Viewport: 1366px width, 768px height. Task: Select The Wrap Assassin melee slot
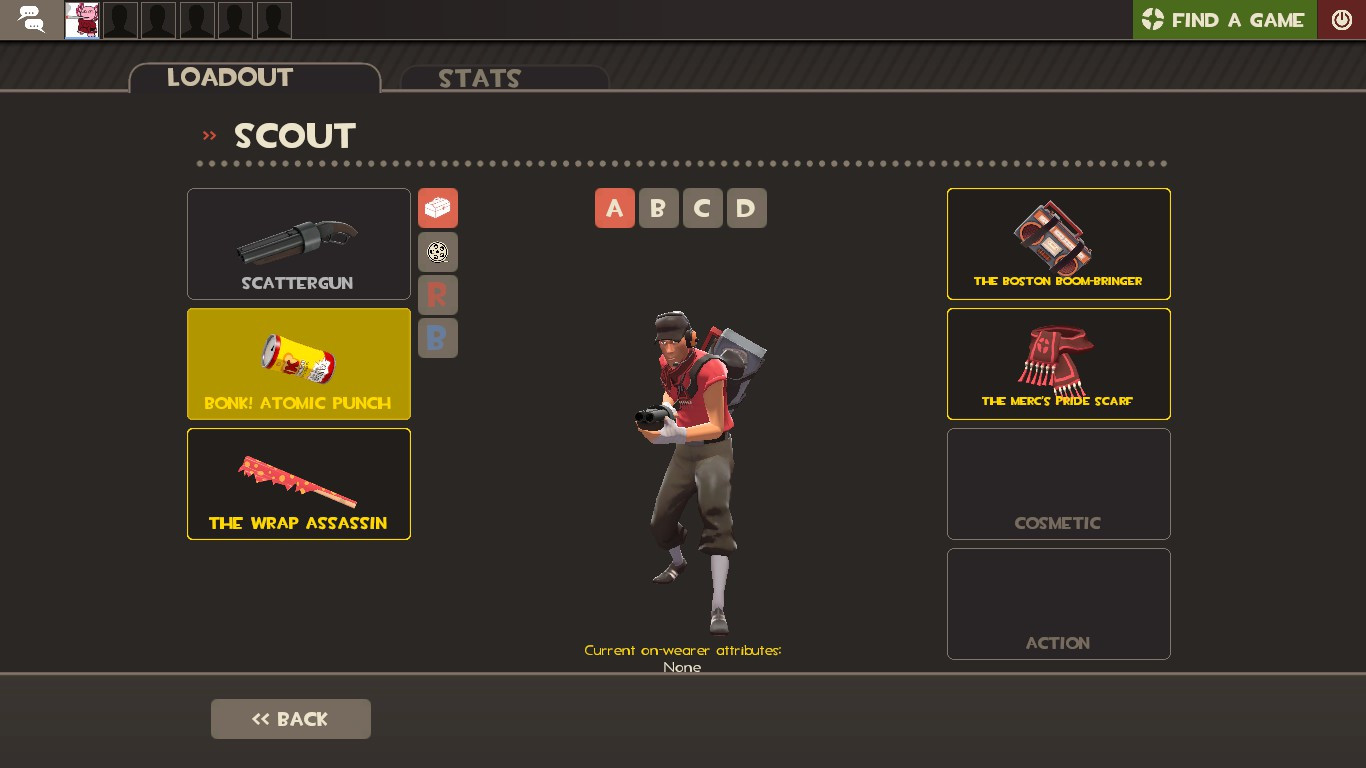(298, 483)
